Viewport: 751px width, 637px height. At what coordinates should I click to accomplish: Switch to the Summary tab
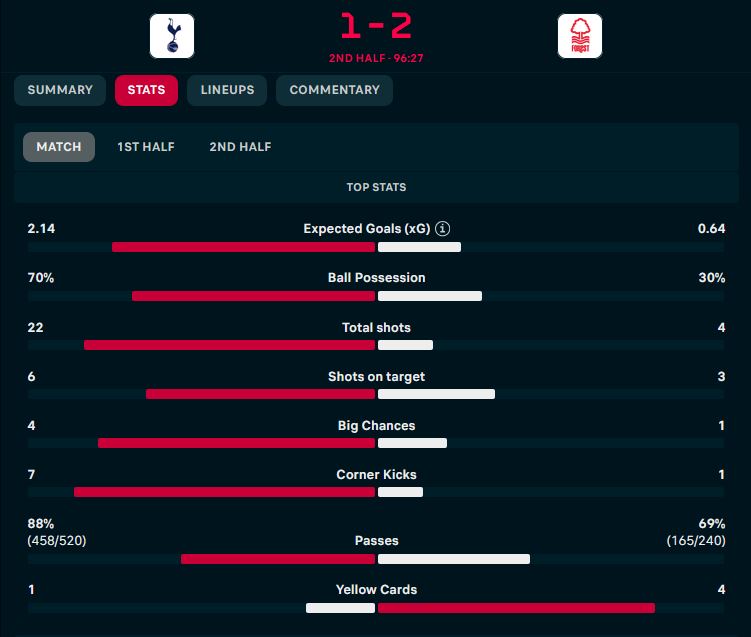click(x=60, y=90)
